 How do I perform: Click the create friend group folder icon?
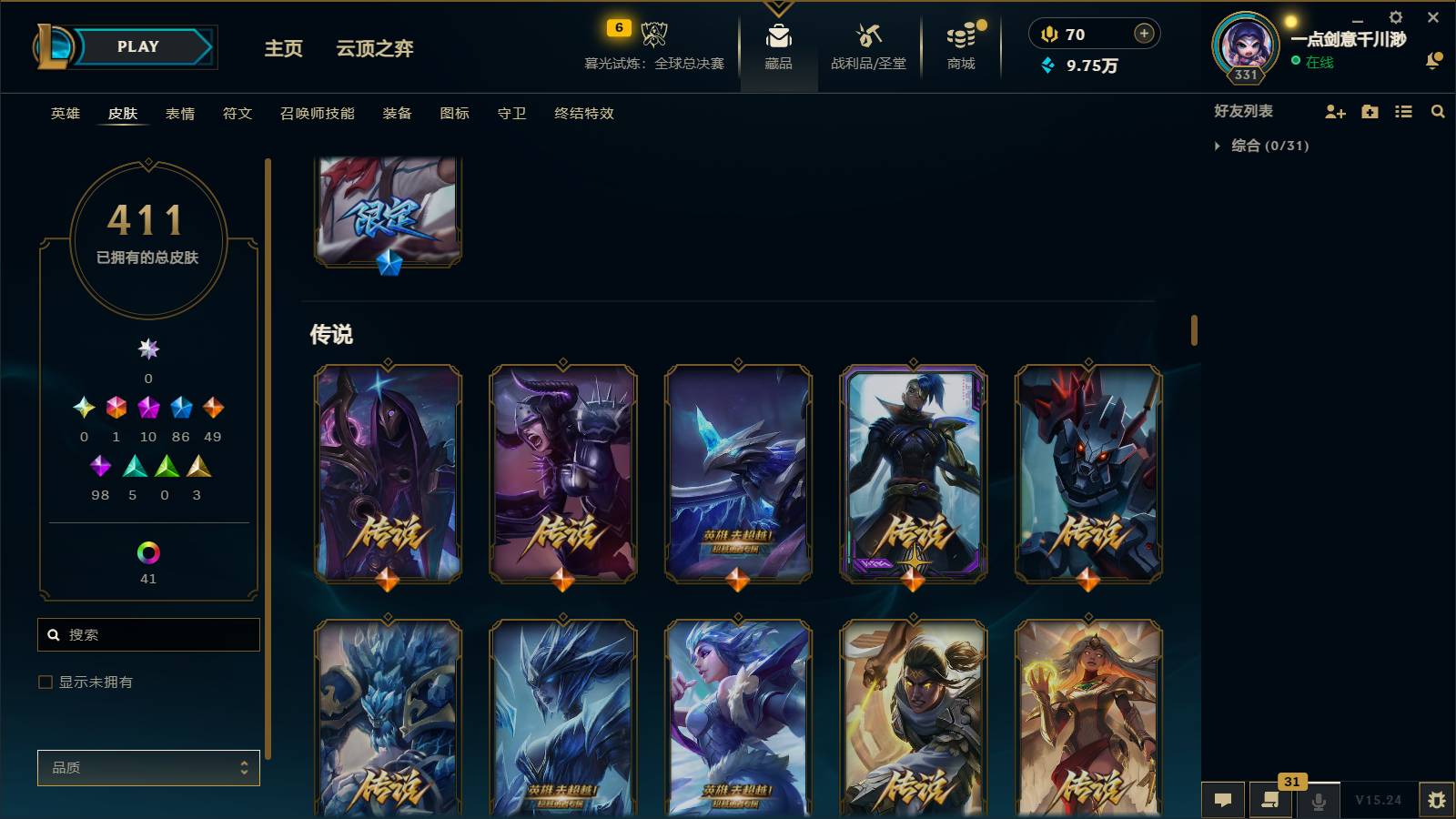[1370, 112]
